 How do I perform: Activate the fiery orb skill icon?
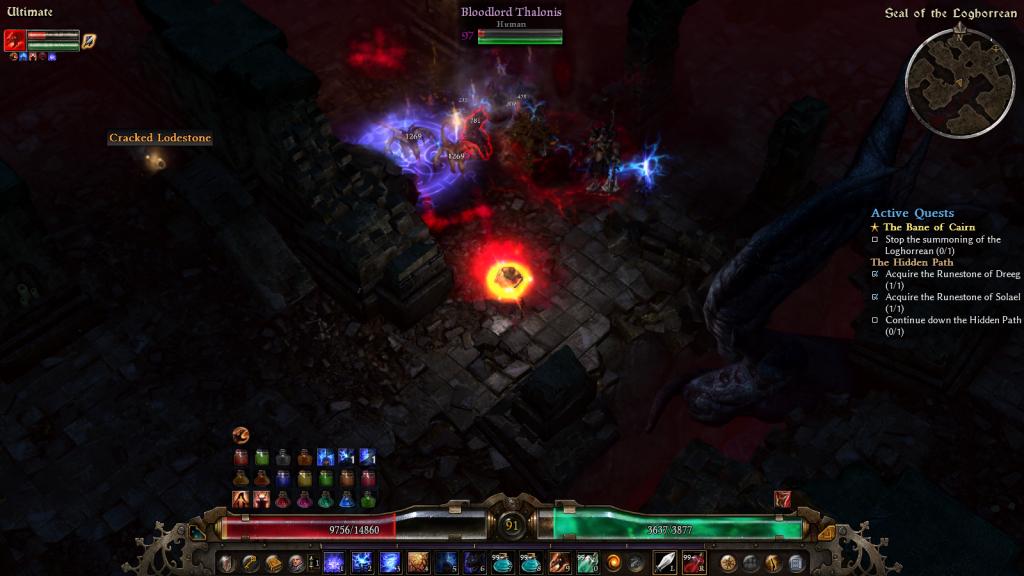click(x=614, y=563)
